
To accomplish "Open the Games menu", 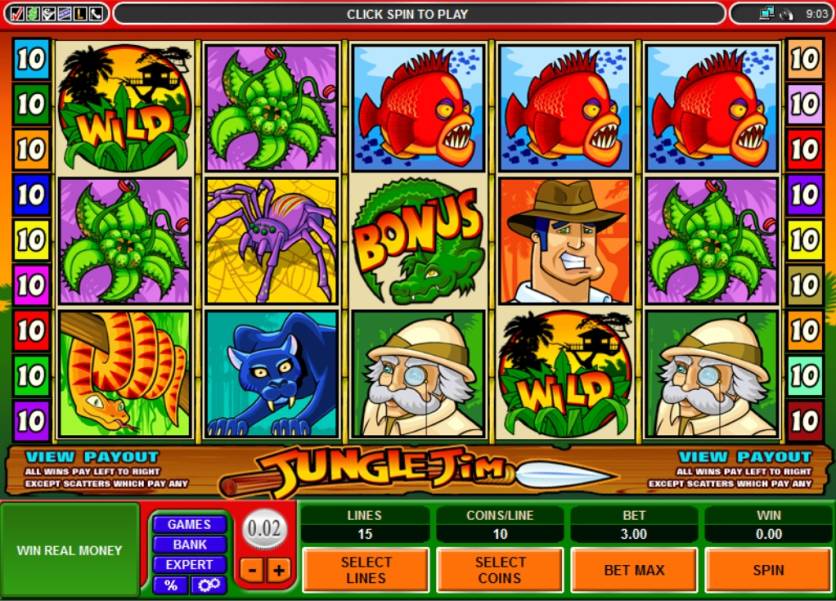I will click(188, 524).
